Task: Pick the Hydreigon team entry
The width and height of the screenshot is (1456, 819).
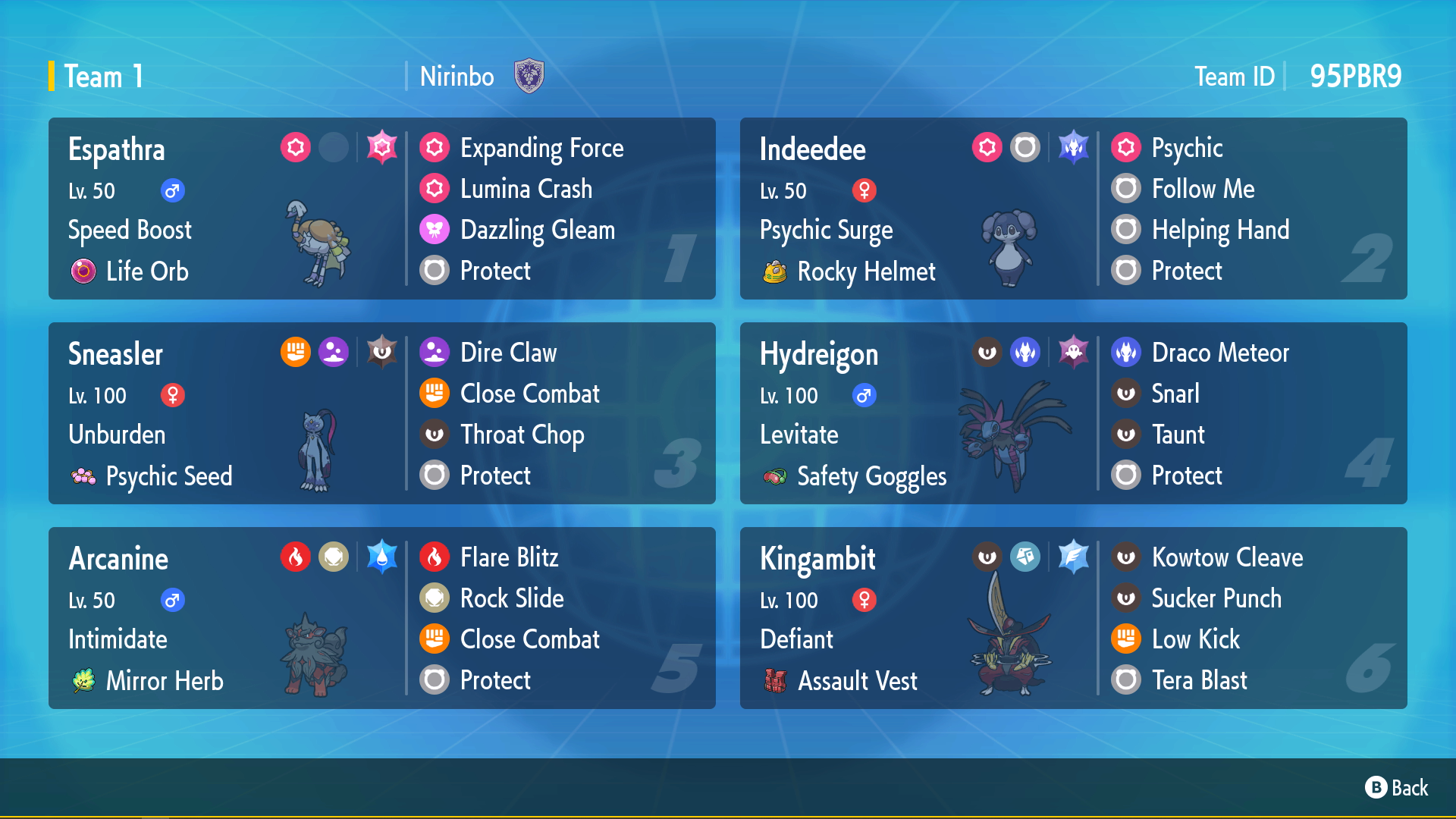Action: [918, 413]
